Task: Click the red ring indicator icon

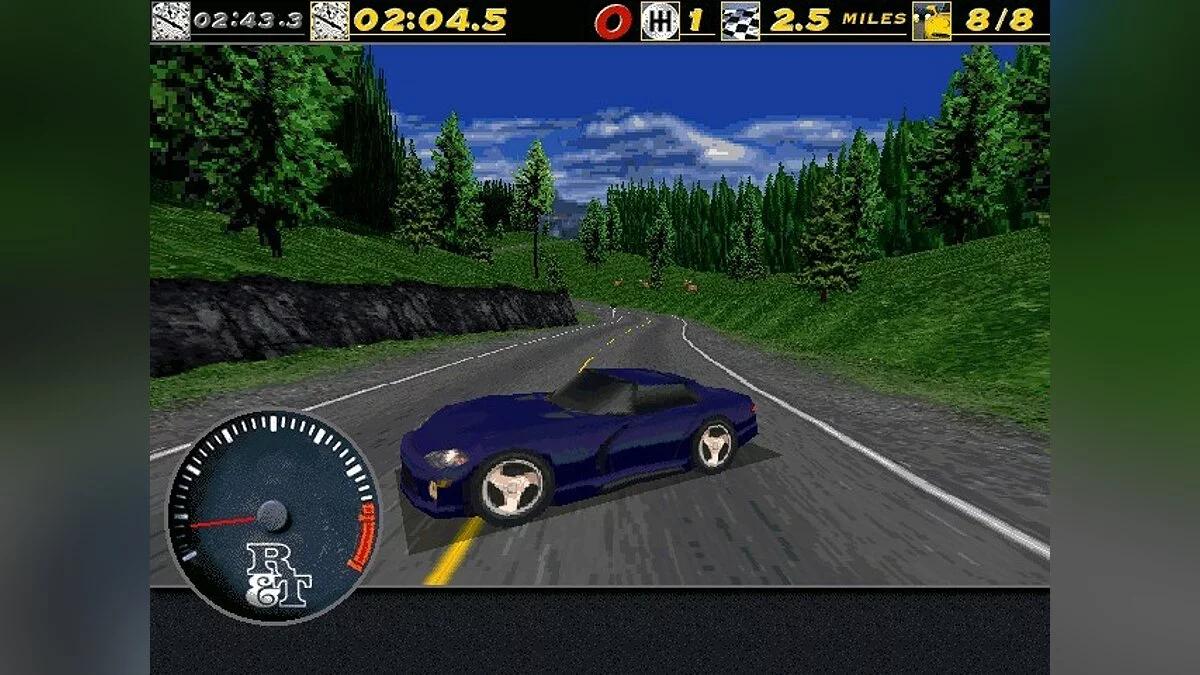Action: pos(612,22)
